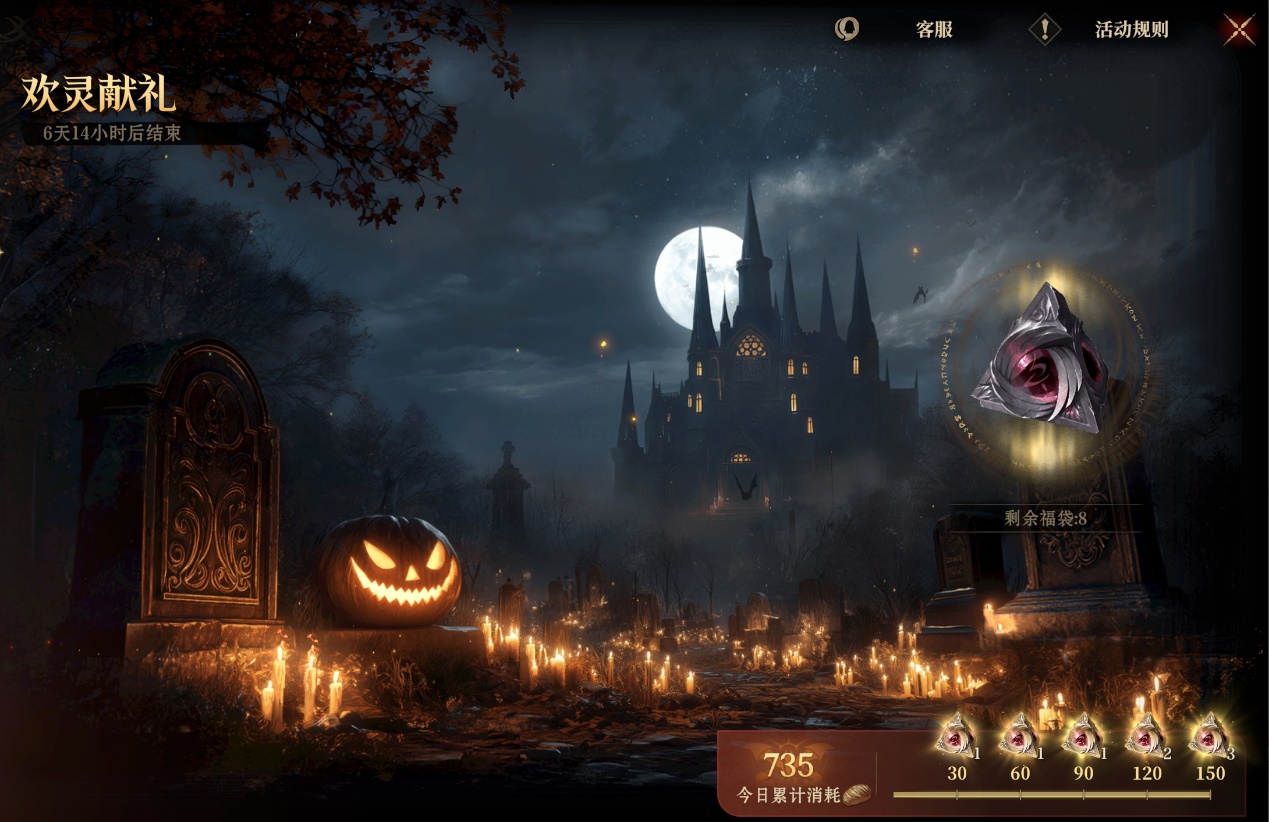Claim the 60-milestone reward bag
The image size is (1269, 822).
pos(1019,739)
